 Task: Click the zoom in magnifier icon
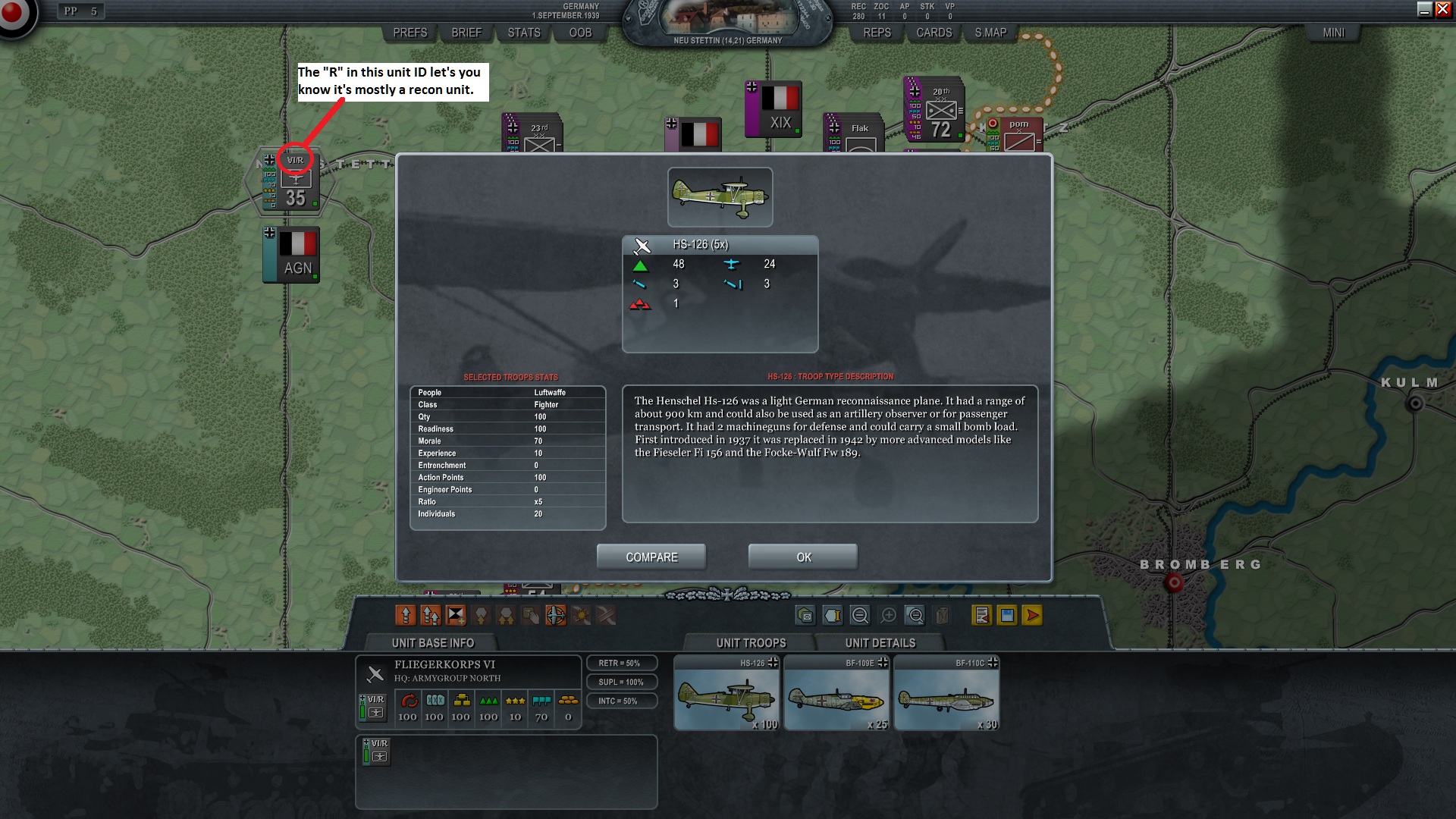coord(887,616)
